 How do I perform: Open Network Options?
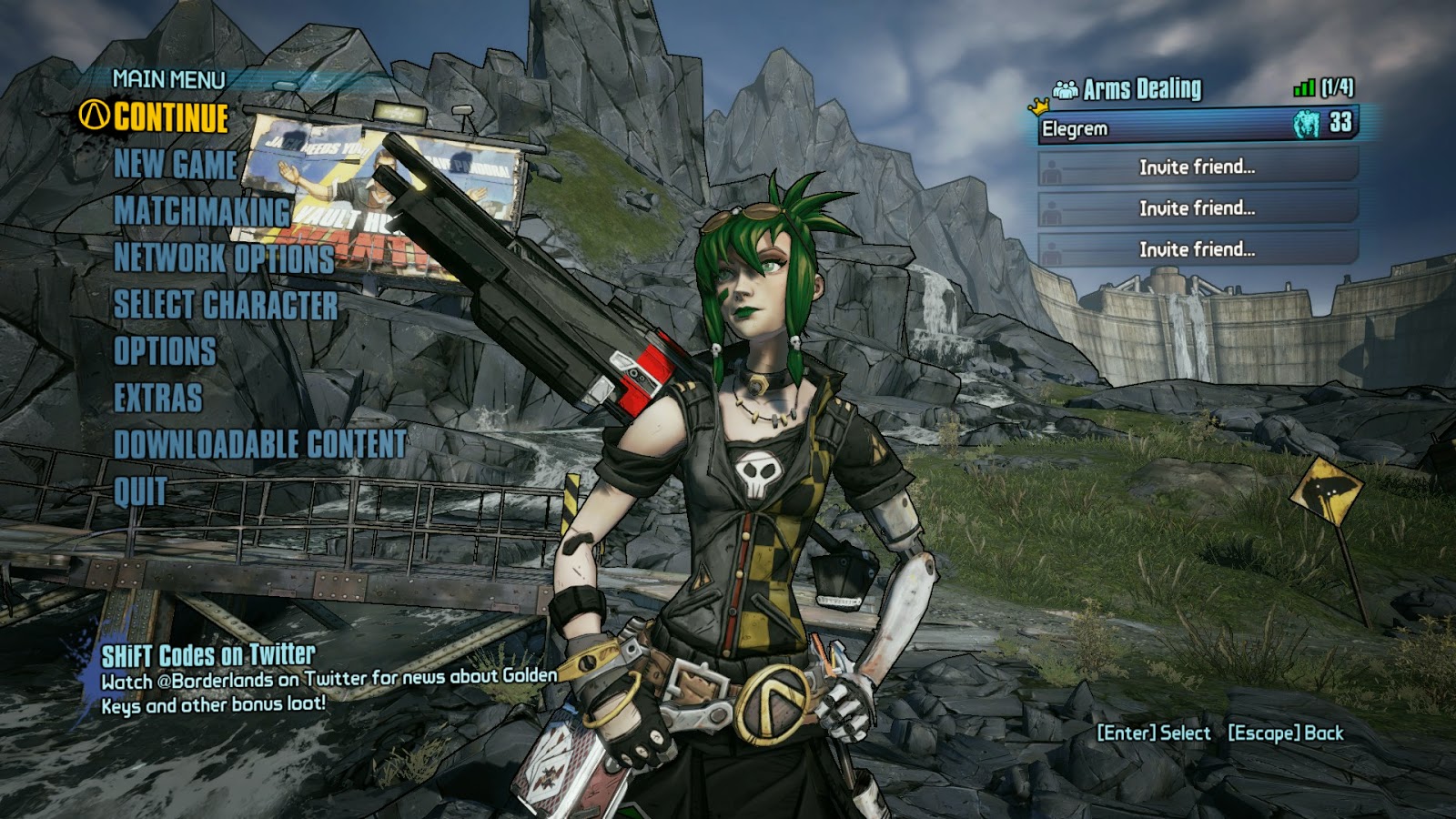coord(223,258)
